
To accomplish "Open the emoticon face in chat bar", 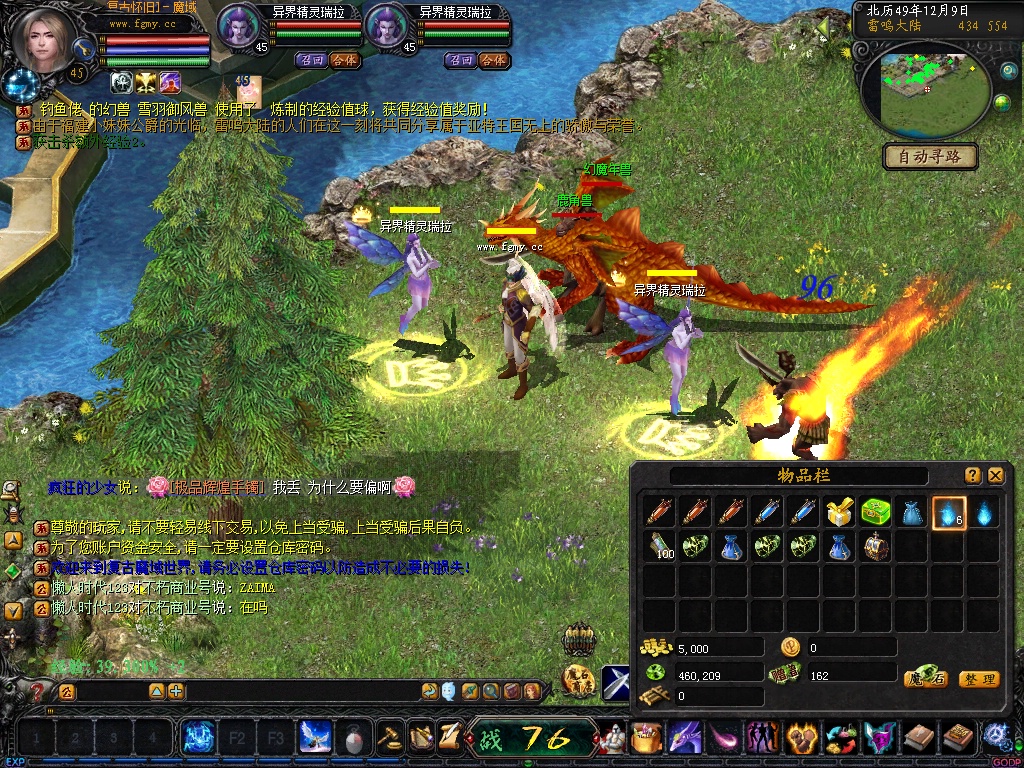I will pyautogui.click(x=449, y=691).
